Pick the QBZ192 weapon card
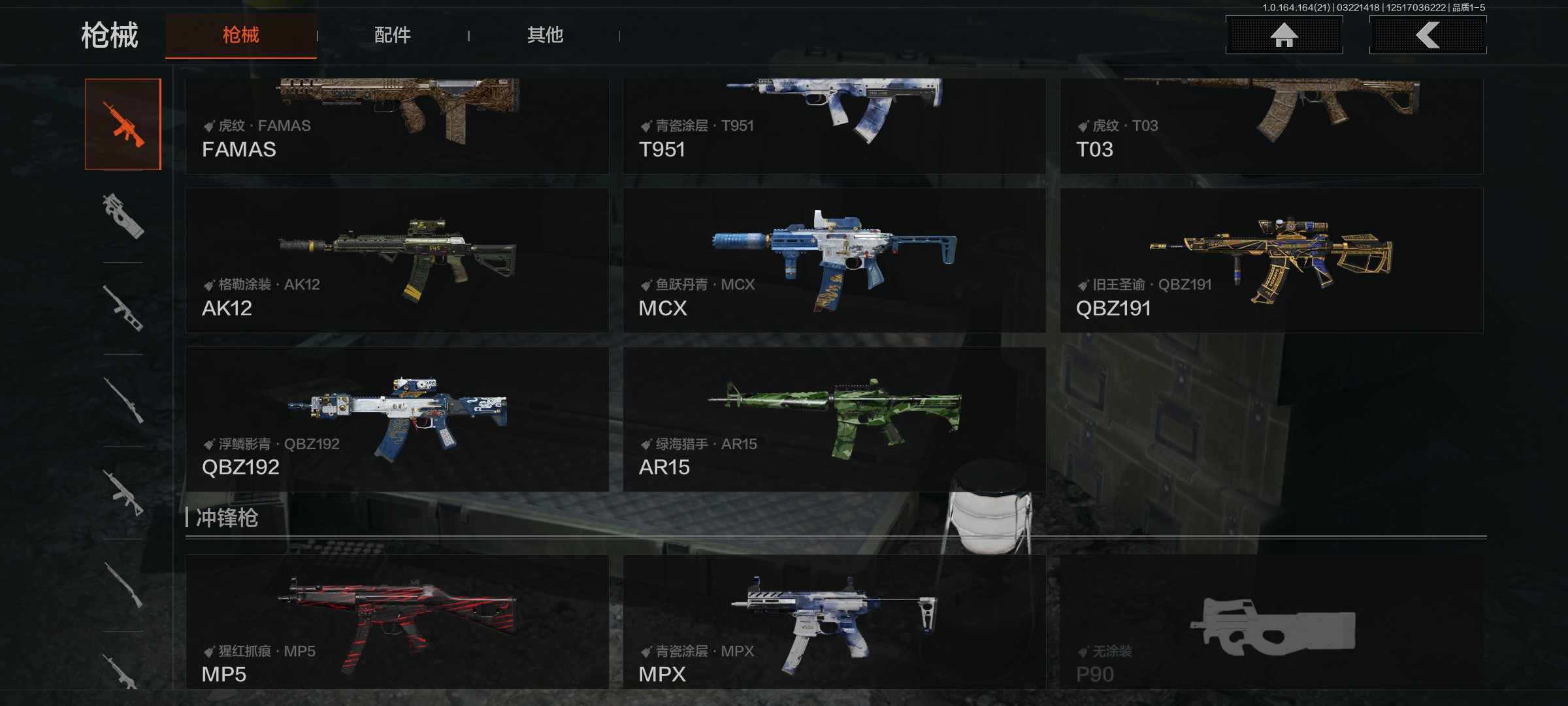Screen dimensions: 1568x706 [x=397, y=419]
